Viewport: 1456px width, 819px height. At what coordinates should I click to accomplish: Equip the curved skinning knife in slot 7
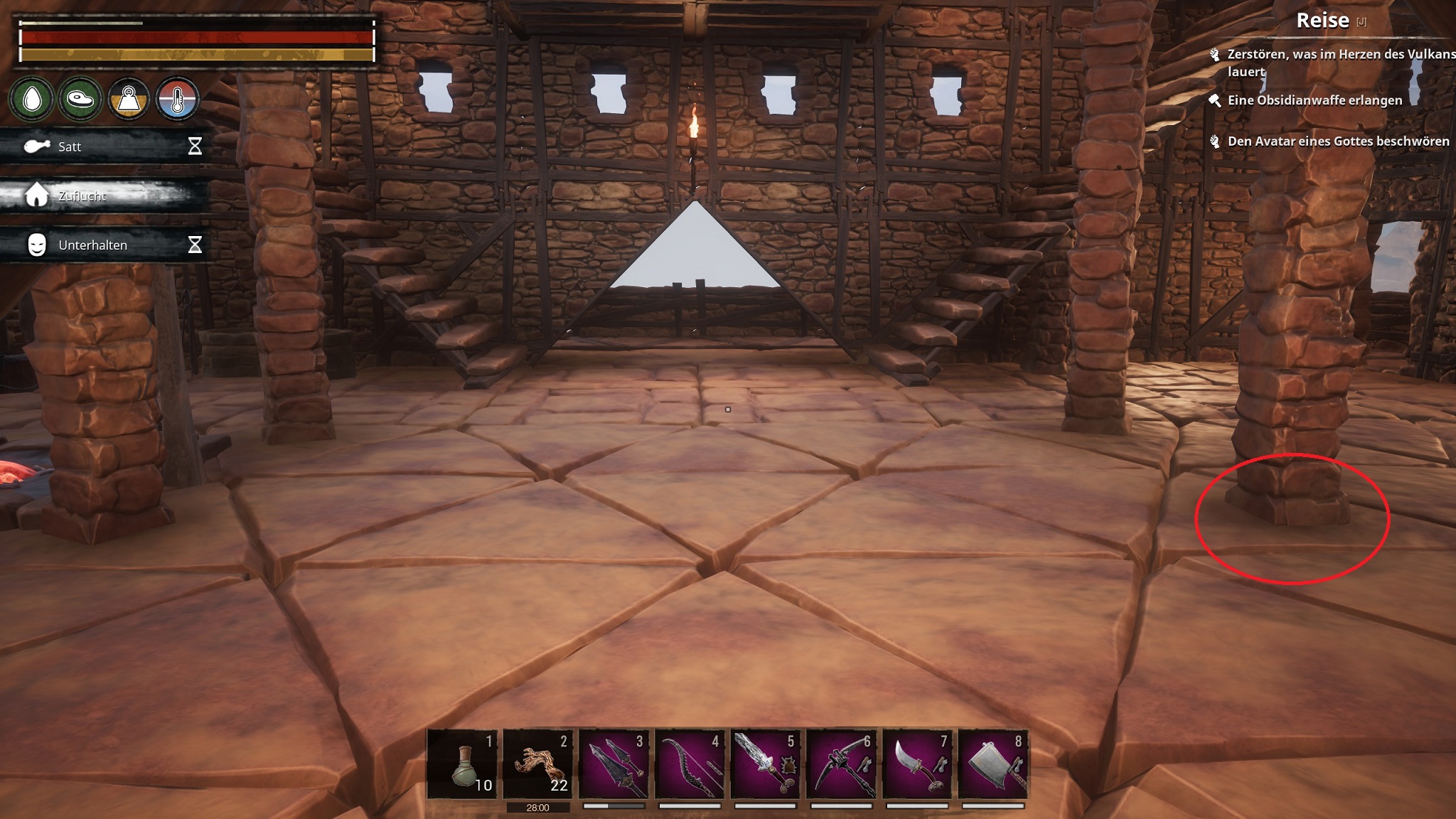[918, 764]
